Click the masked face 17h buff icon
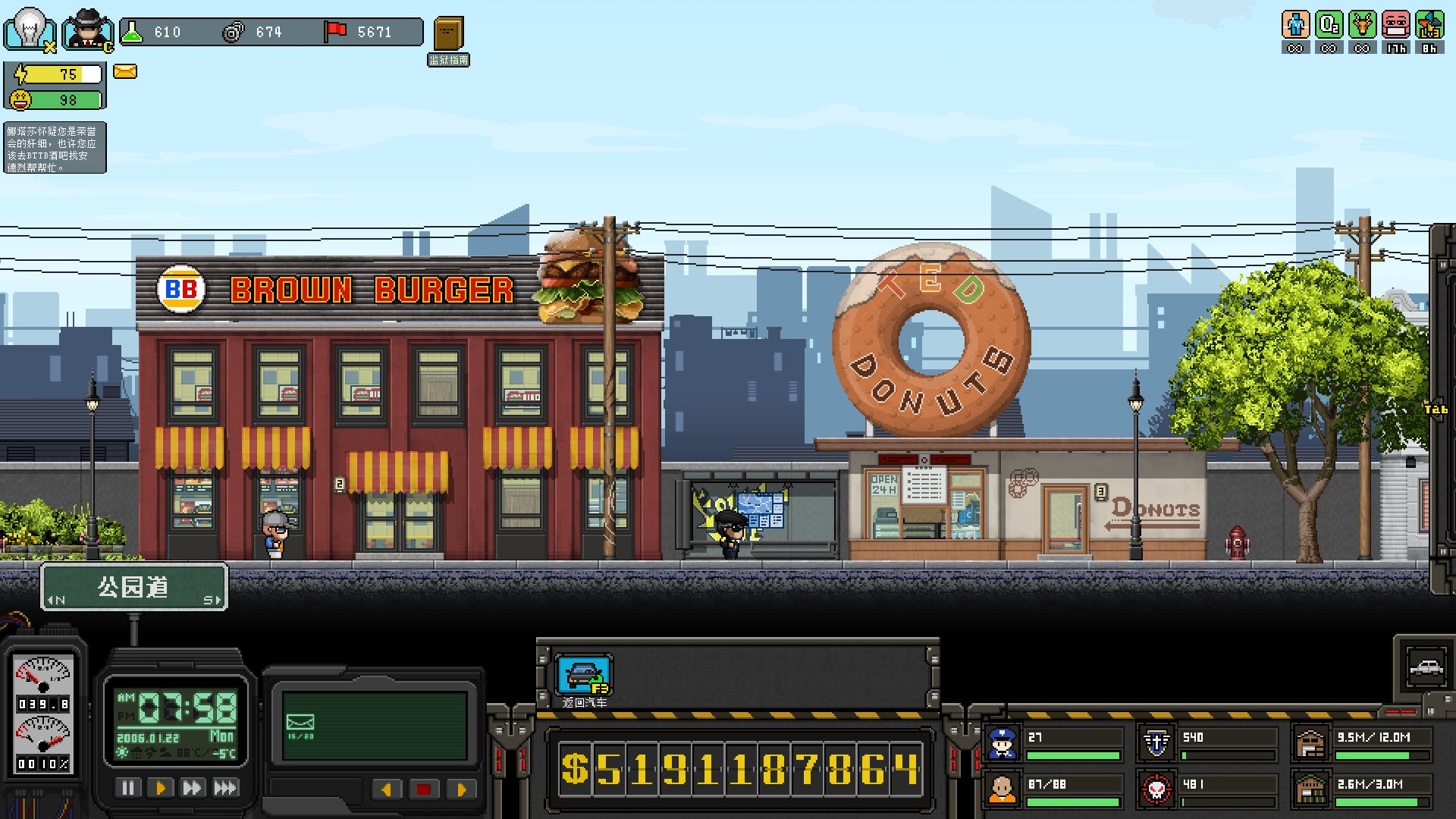1456x819 pixels. tap(1395, 25)
